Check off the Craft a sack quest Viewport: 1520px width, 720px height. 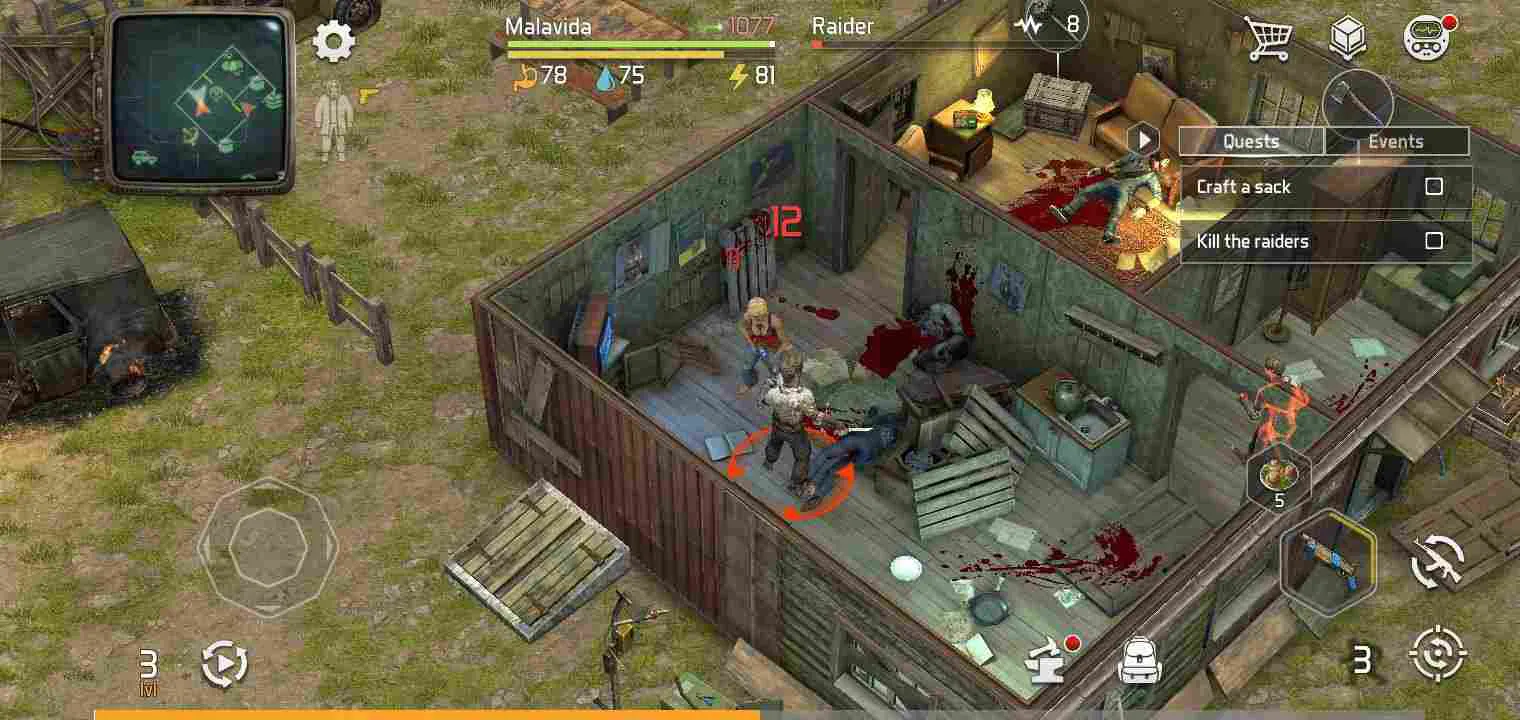[x=1436, y=187]
